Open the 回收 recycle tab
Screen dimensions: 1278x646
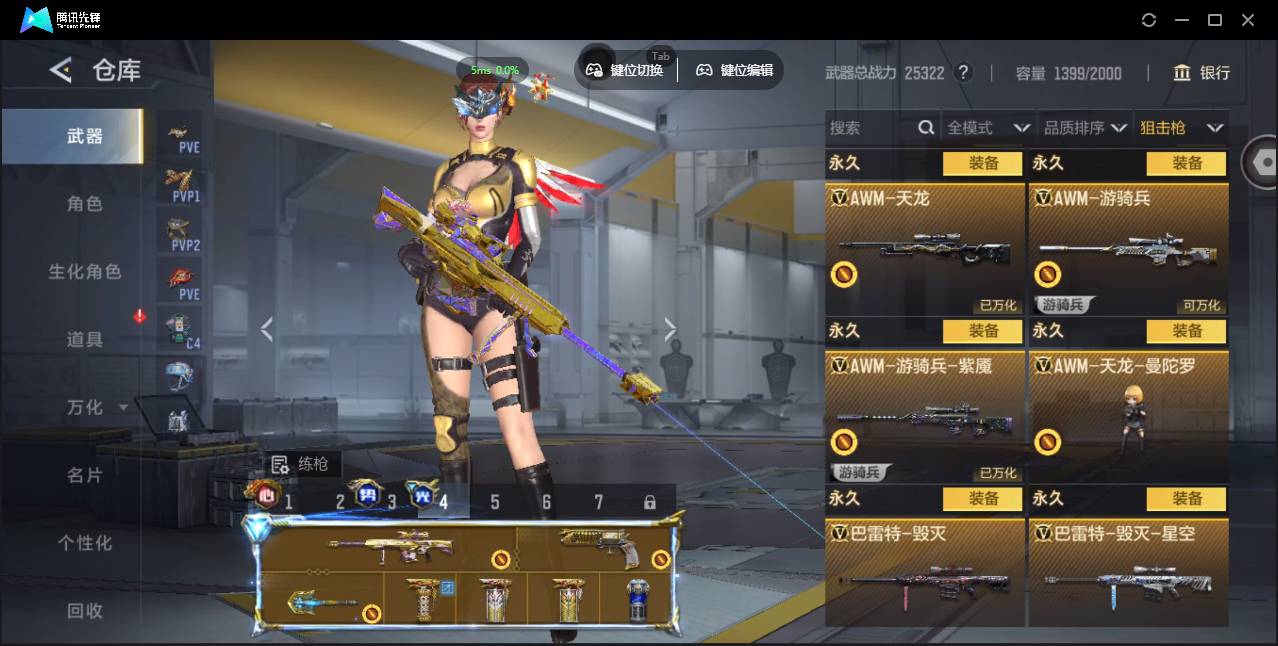point(85,610)
